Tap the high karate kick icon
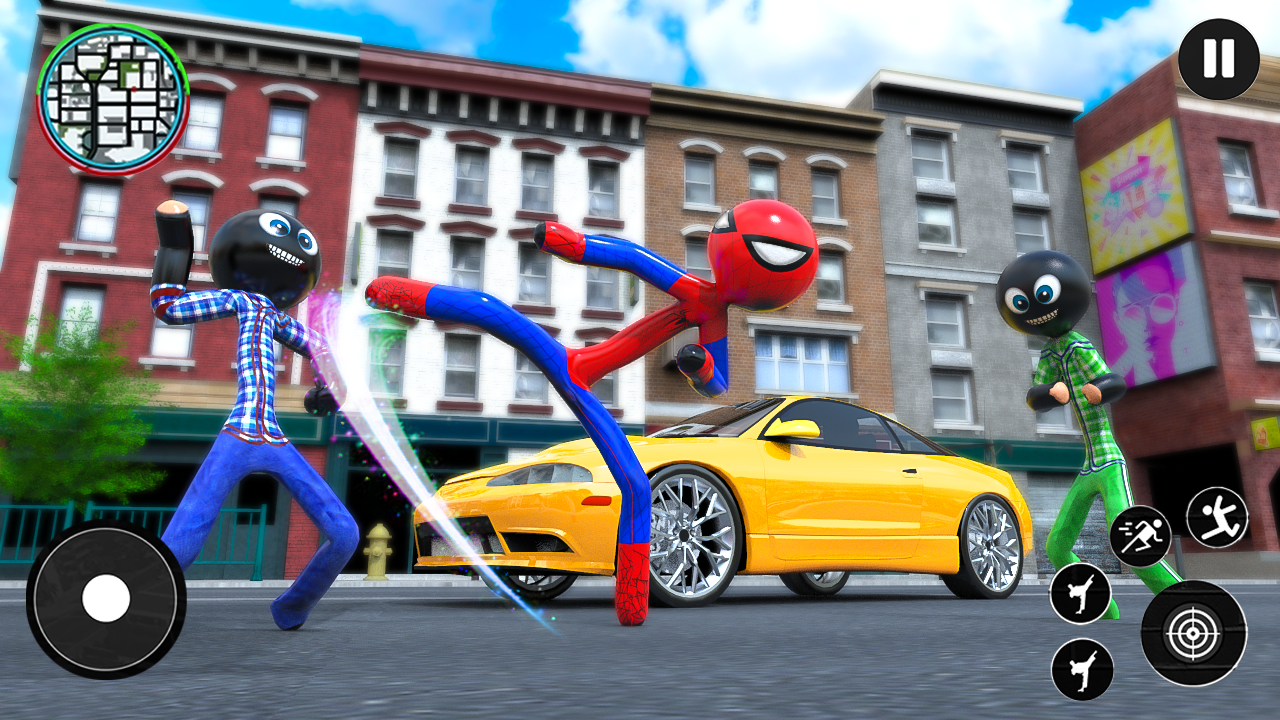Image resolution: width=1280 pixels, height=720 pixels. pyautogui.click(x=1080, y=593)
